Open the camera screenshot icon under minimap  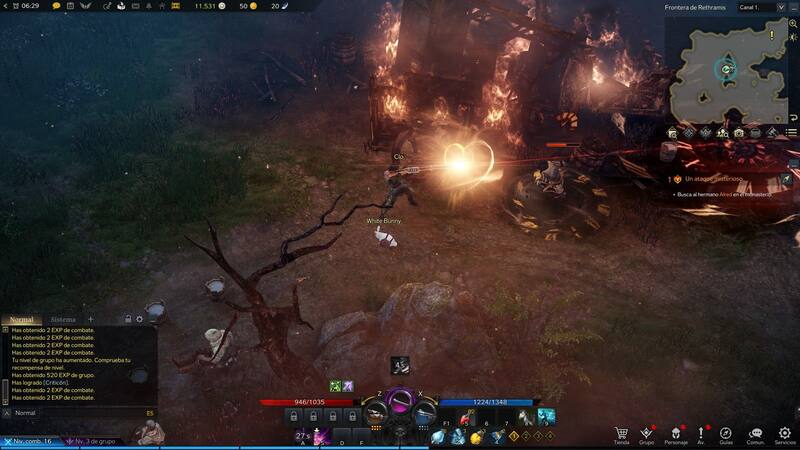pos(738,133)
